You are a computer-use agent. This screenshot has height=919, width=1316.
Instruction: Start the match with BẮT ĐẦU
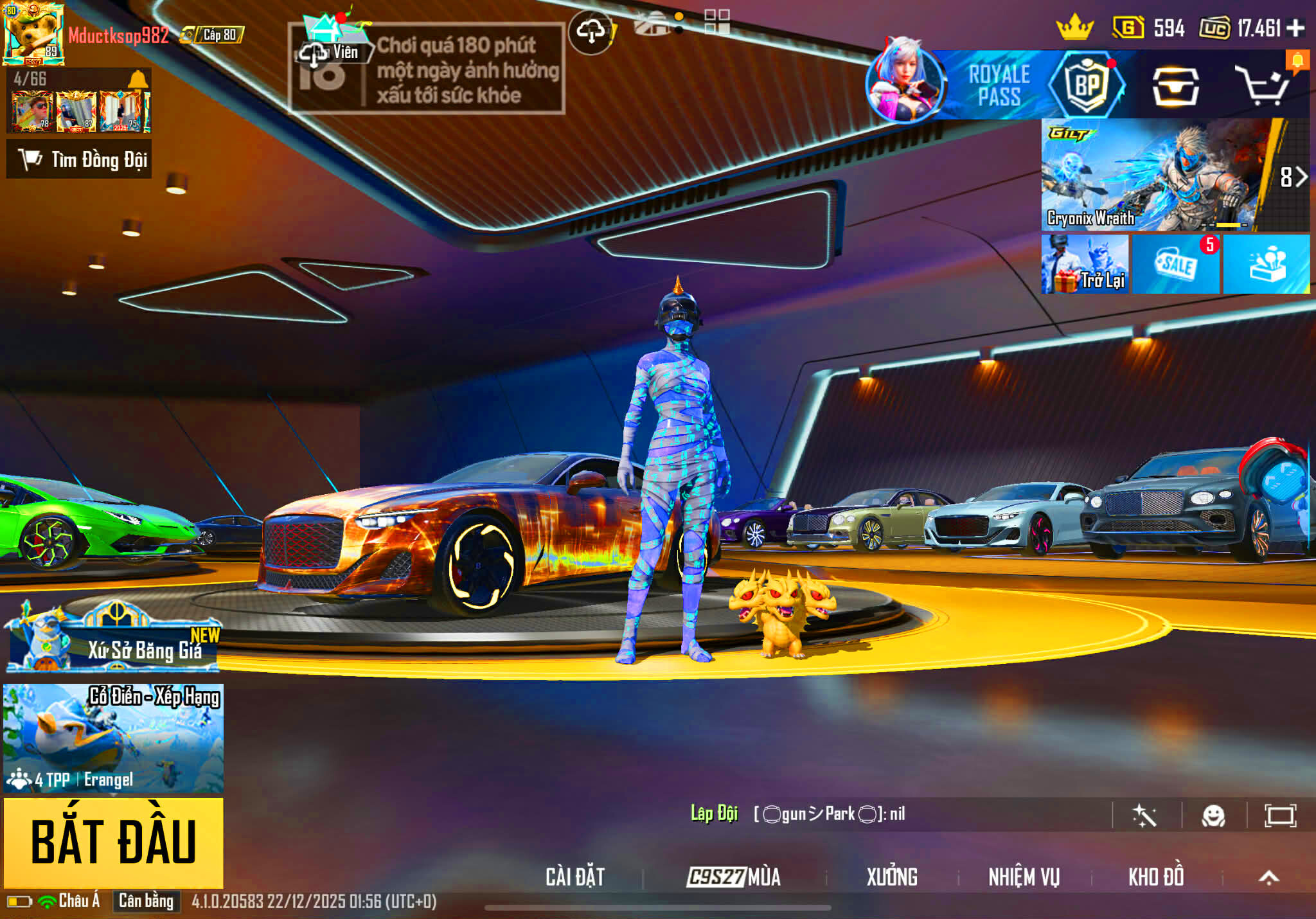[x=114, y=842]
